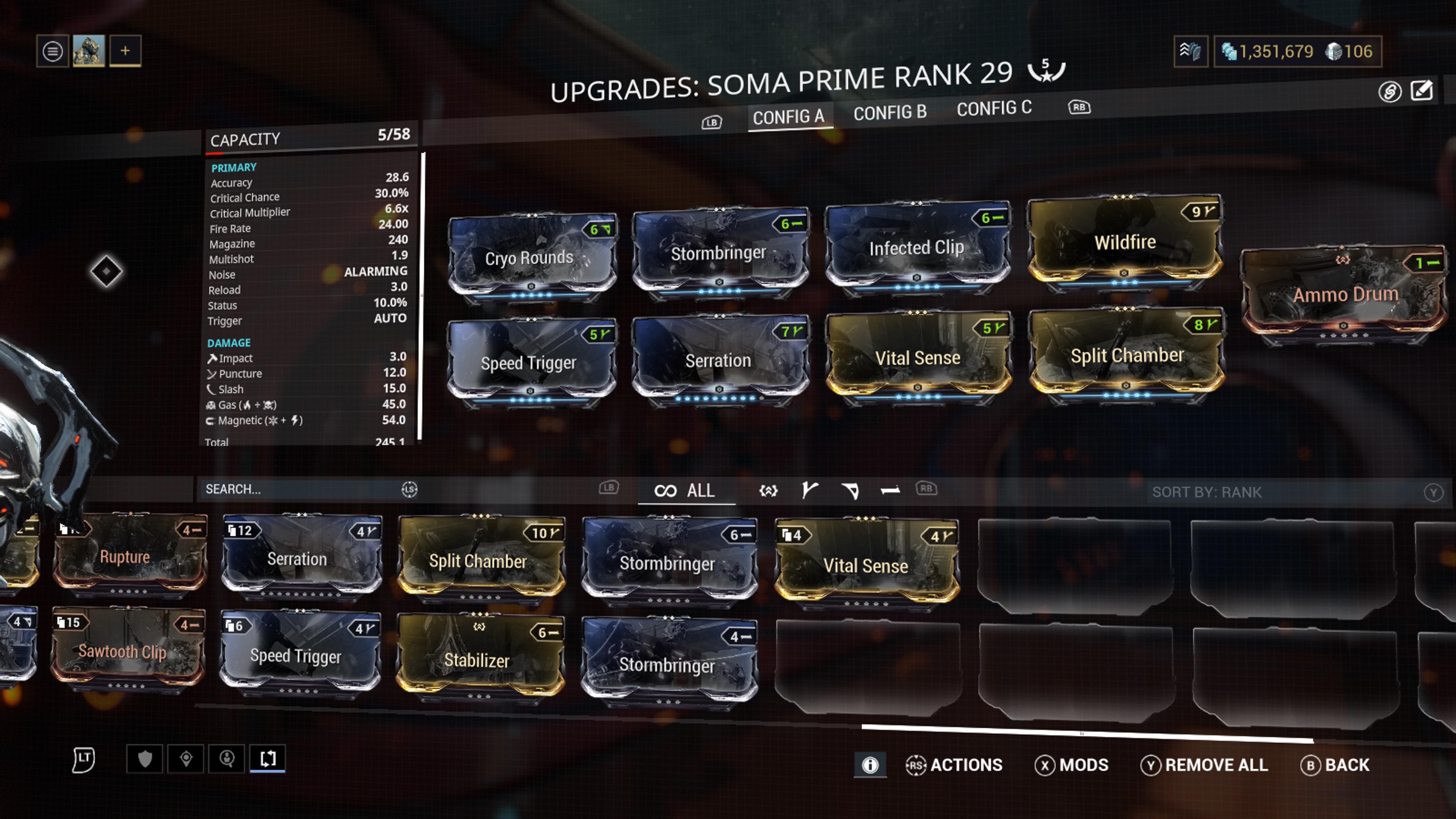Screen dimensions: 1456x819
Task: Click the Rupture mod in the collection
Action: pos(126,557)
